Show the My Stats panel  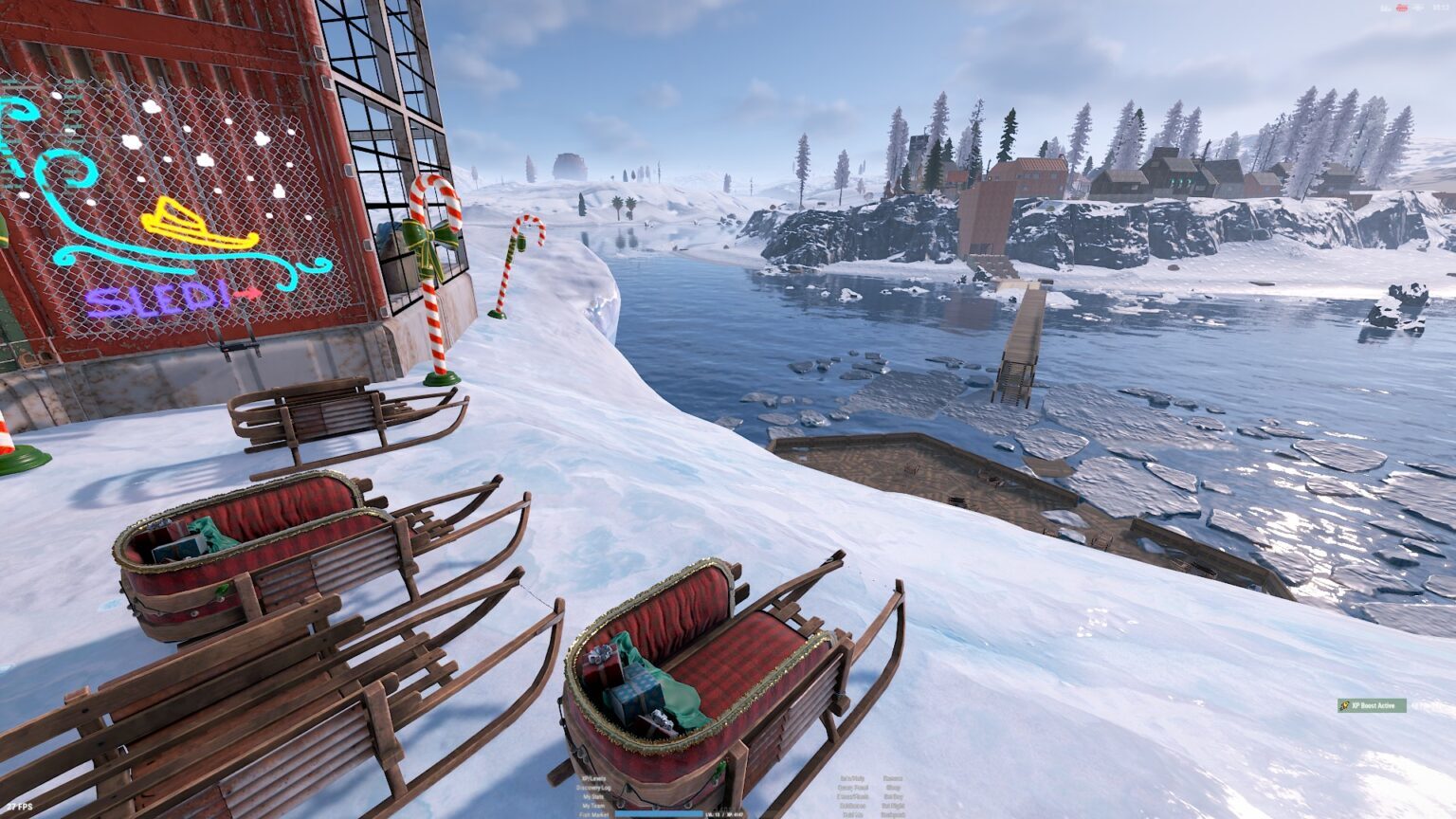[594, 797]
